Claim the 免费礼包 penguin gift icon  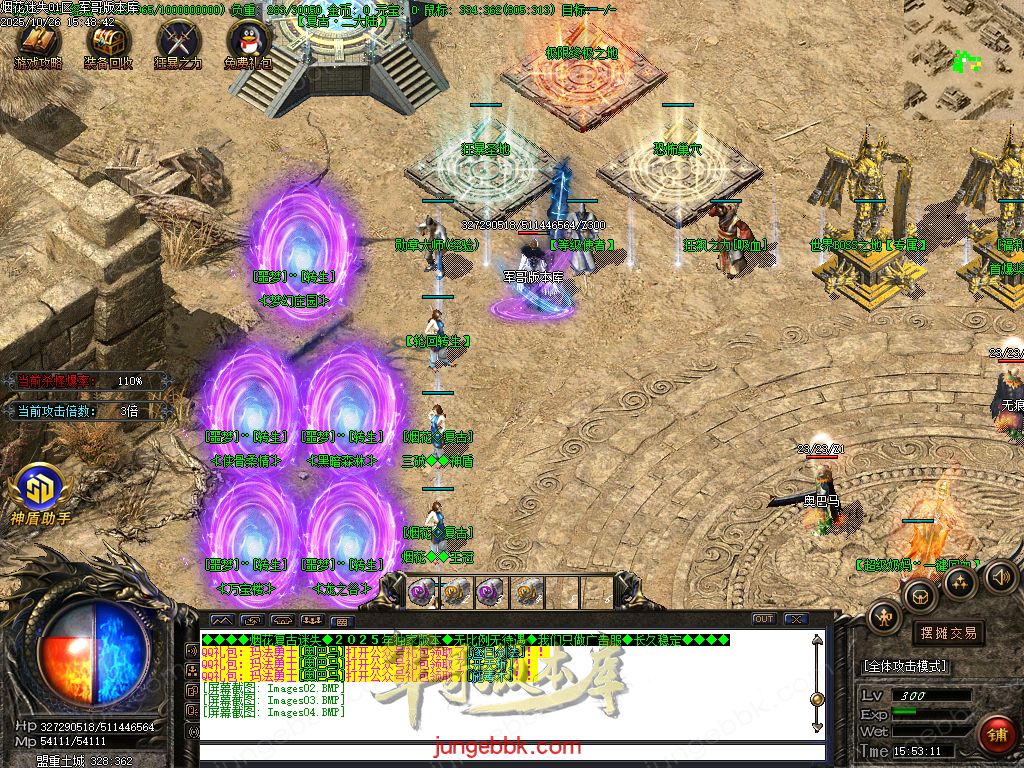248,41
